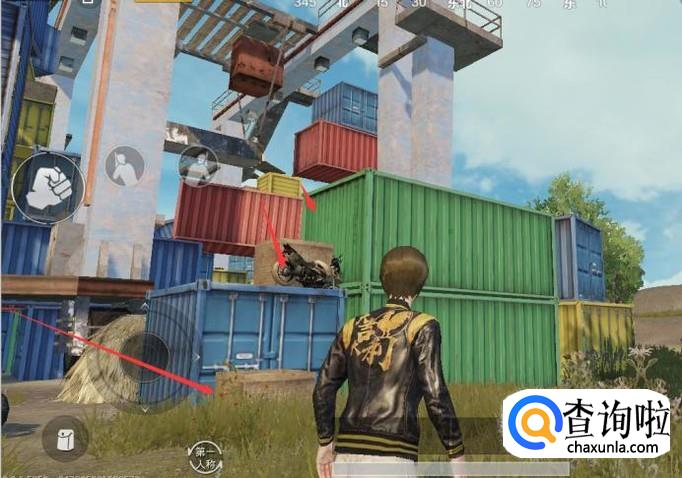Click the virtual movement joystick center
This screenshot has width=682, height=478.
tap(147, 354)
